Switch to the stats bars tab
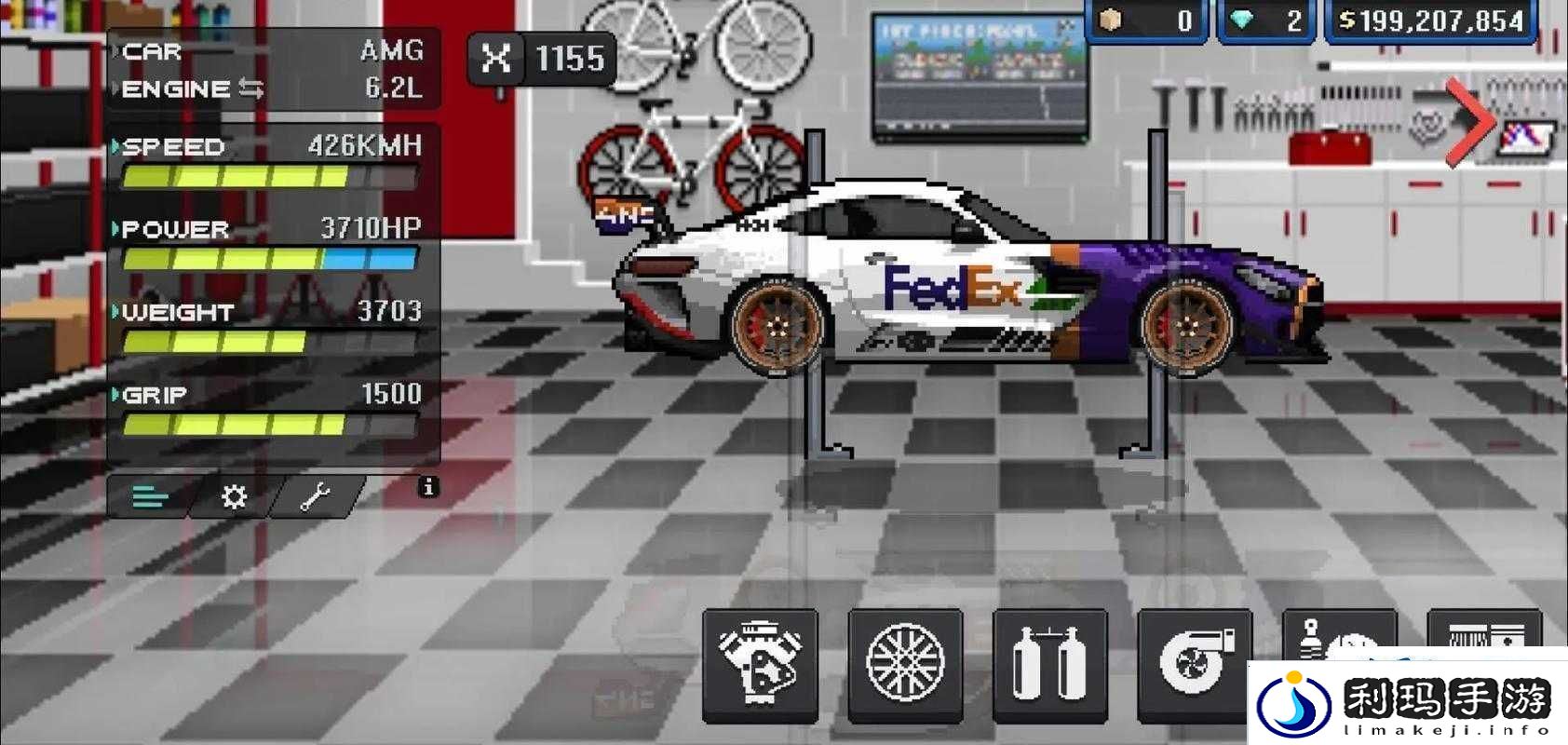The height and width of the screenshot is (745, 1568). (151, 496)
